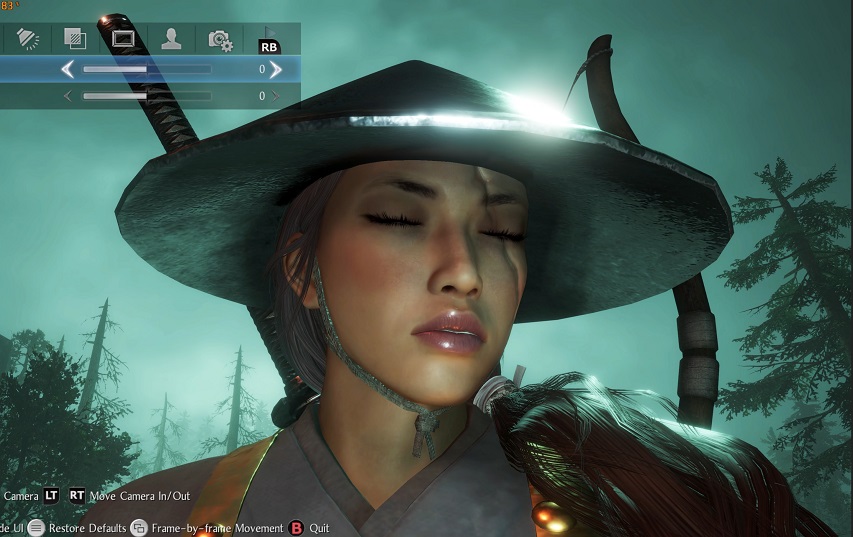853x537 pixels.
Task: Lower the dimmed lower slider using its left arrow
Action: pyautogui.click(x=68, y=96)
